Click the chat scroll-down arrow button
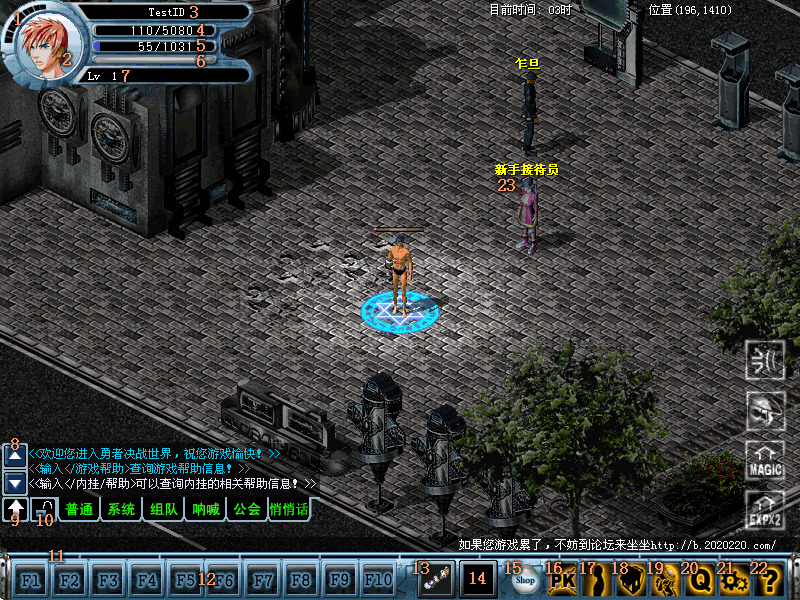The width and height of the screenshot is (800, 600). [15, 482]
